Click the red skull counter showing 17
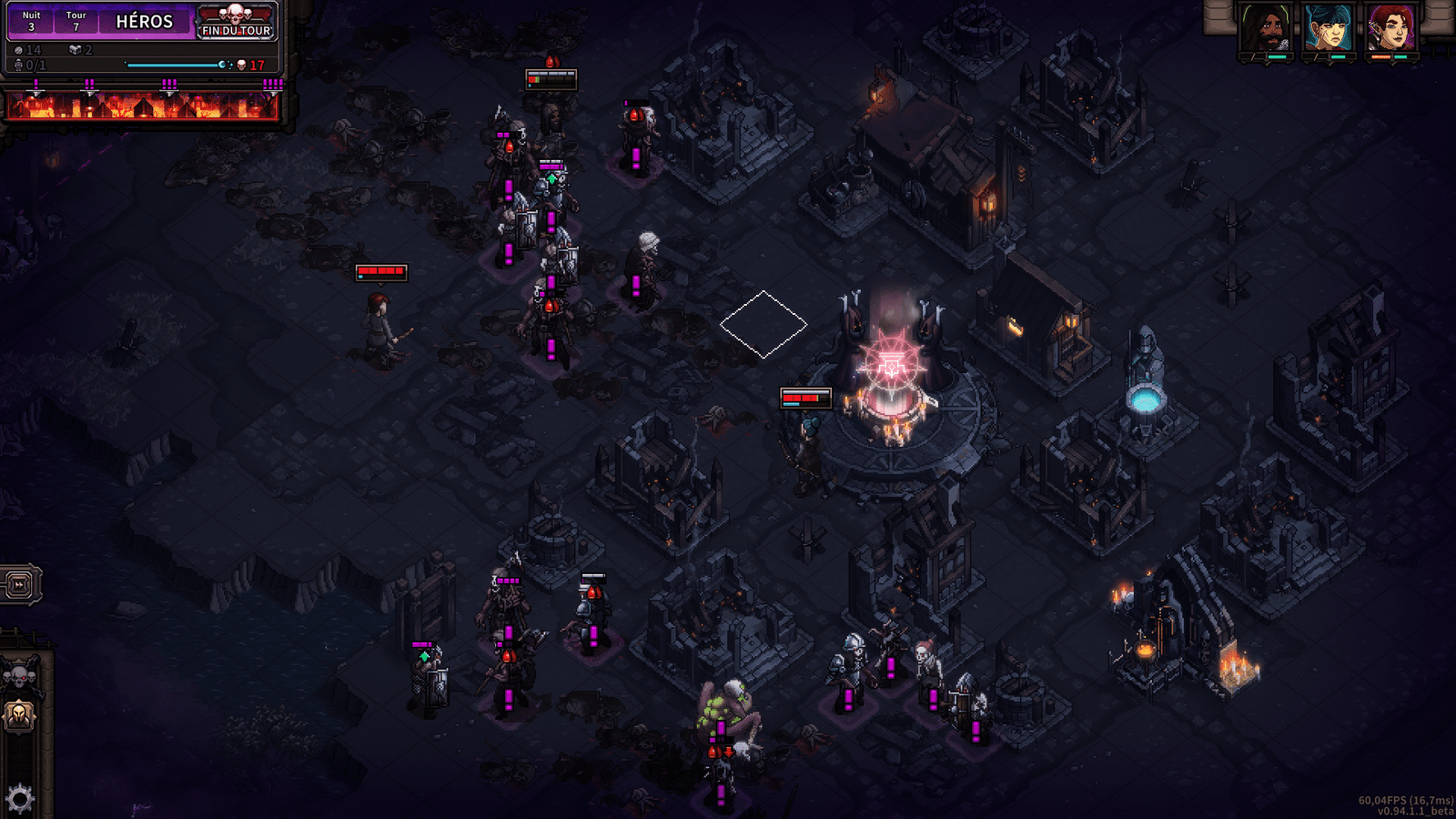The width and height of the screenshot is (1456, 819). (x=248, y=65)
